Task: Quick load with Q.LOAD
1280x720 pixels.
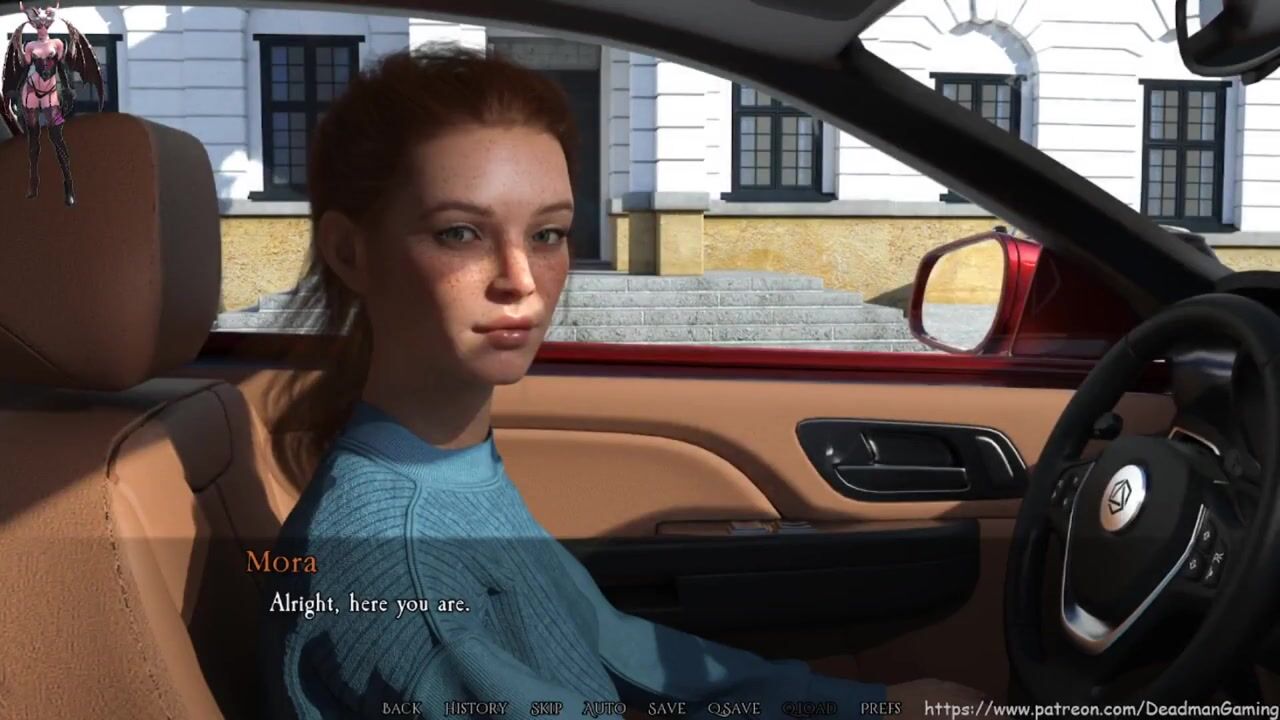Action: pyautogui.click(x=809, y=708)
